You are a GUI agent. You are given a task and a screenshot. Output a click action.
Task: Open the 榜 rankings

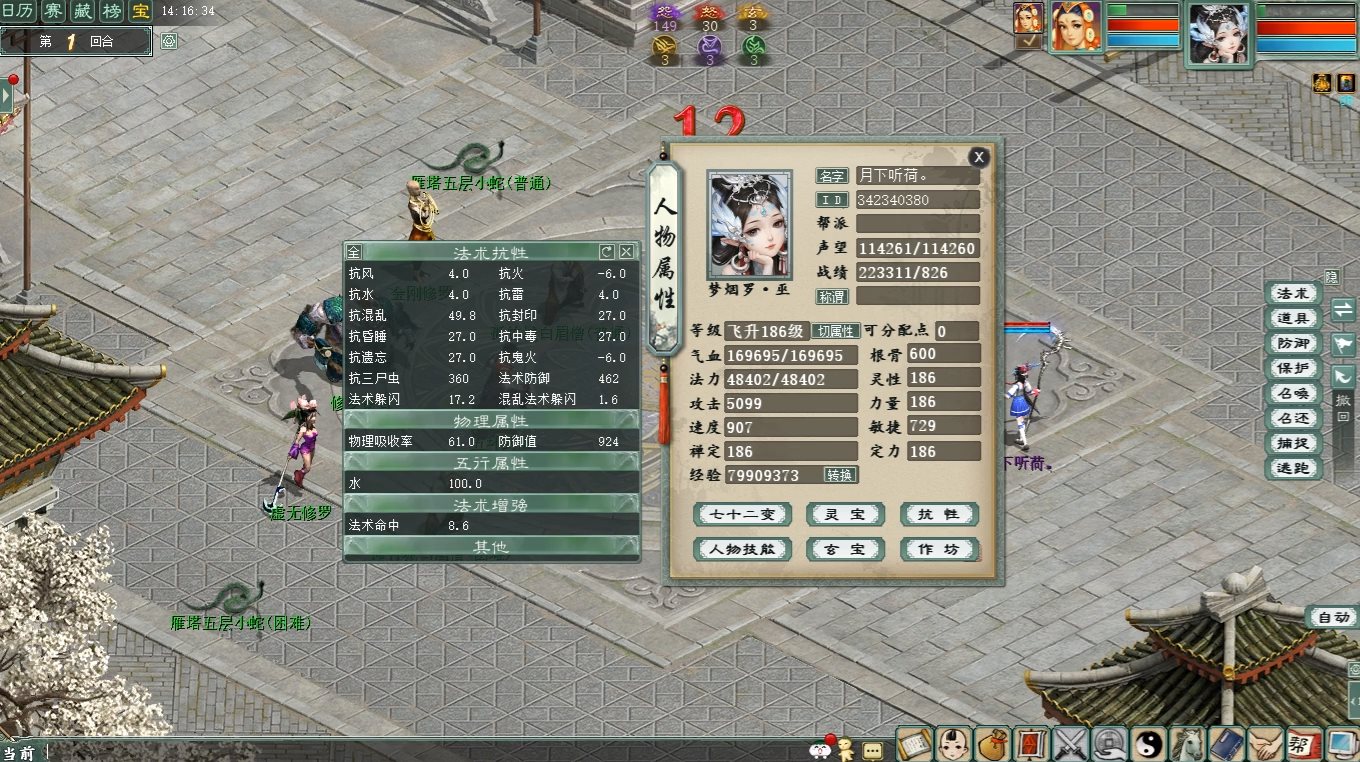pos(114,11)
